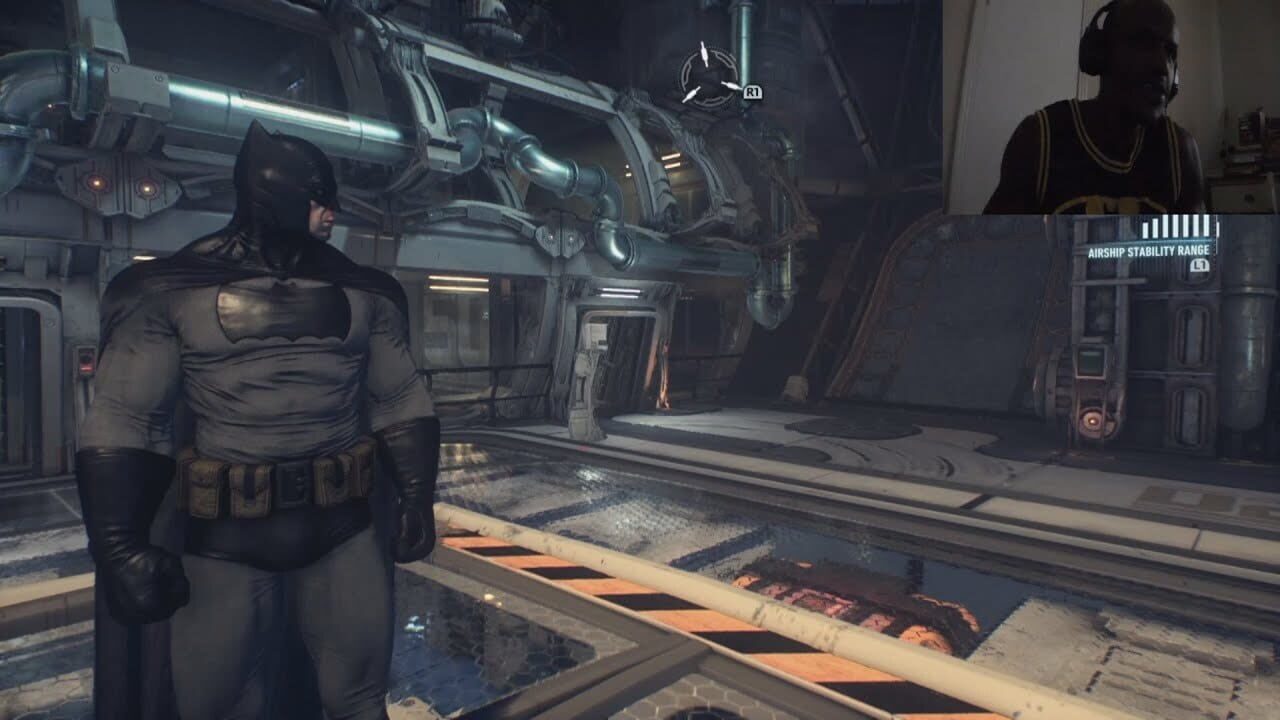Image resolution: width=1280 pixels, height=720 pixels.
Task: Select the circular targeting reticle HUD
Action: 708,77
